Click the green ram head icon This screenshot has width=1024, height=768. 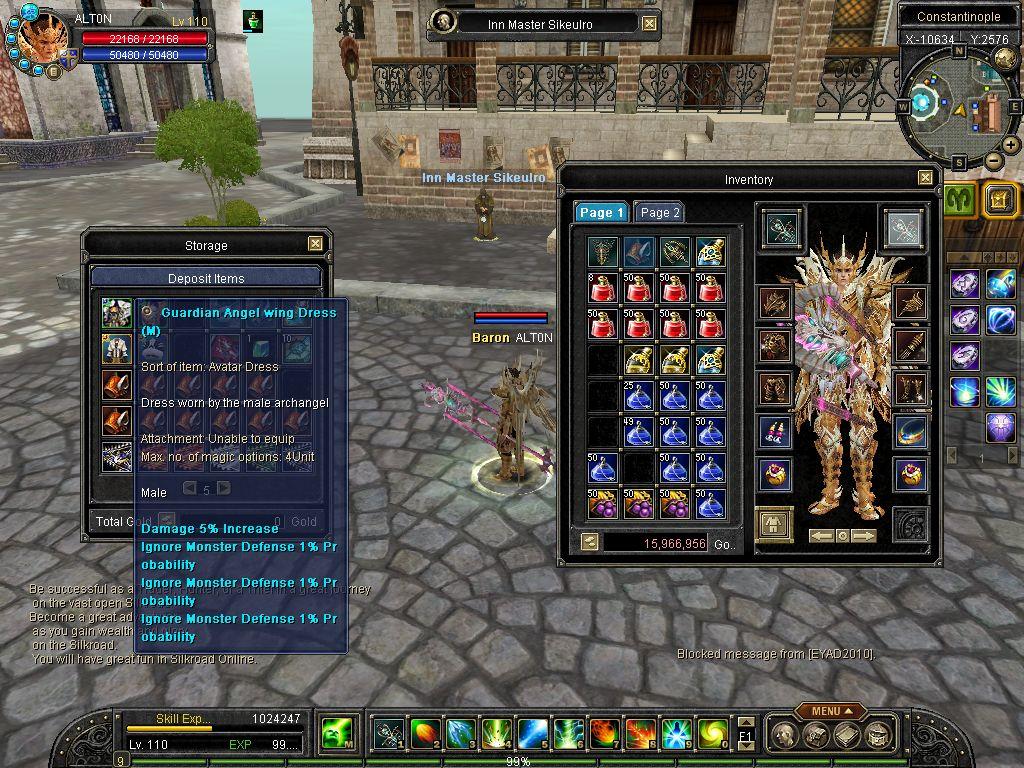tap(961, 200)
